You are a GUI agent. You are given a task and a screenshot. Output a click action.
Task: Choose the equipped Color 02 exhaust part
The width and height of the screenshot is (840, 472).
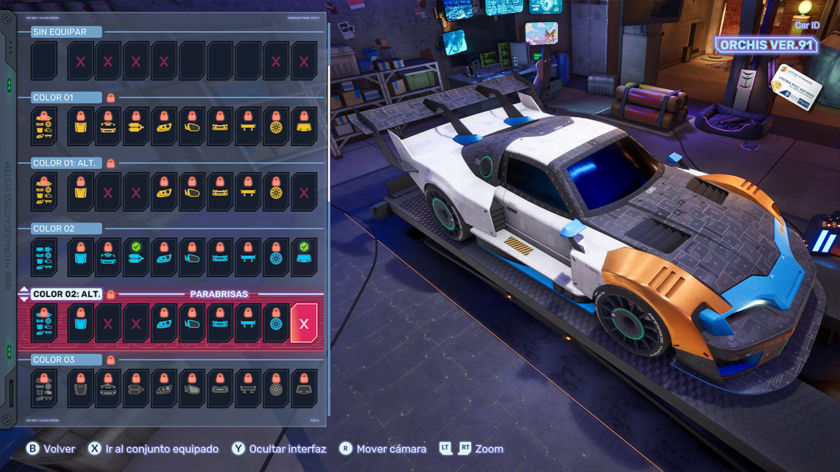click(x=136, y=258)
